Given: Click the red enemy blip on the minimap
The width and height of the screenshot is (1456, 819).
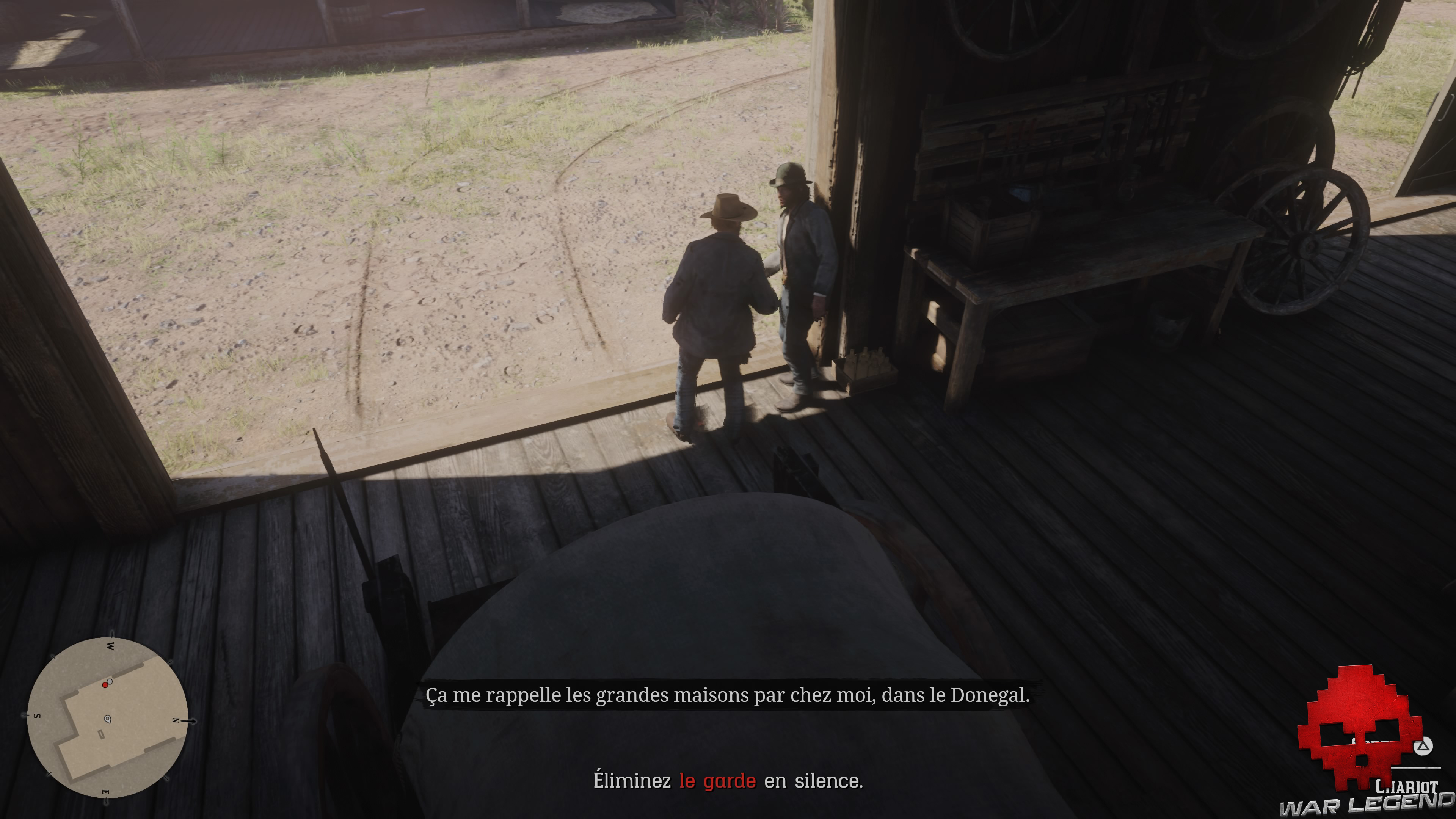Looking at the screenshot, I should pos(106,685).
